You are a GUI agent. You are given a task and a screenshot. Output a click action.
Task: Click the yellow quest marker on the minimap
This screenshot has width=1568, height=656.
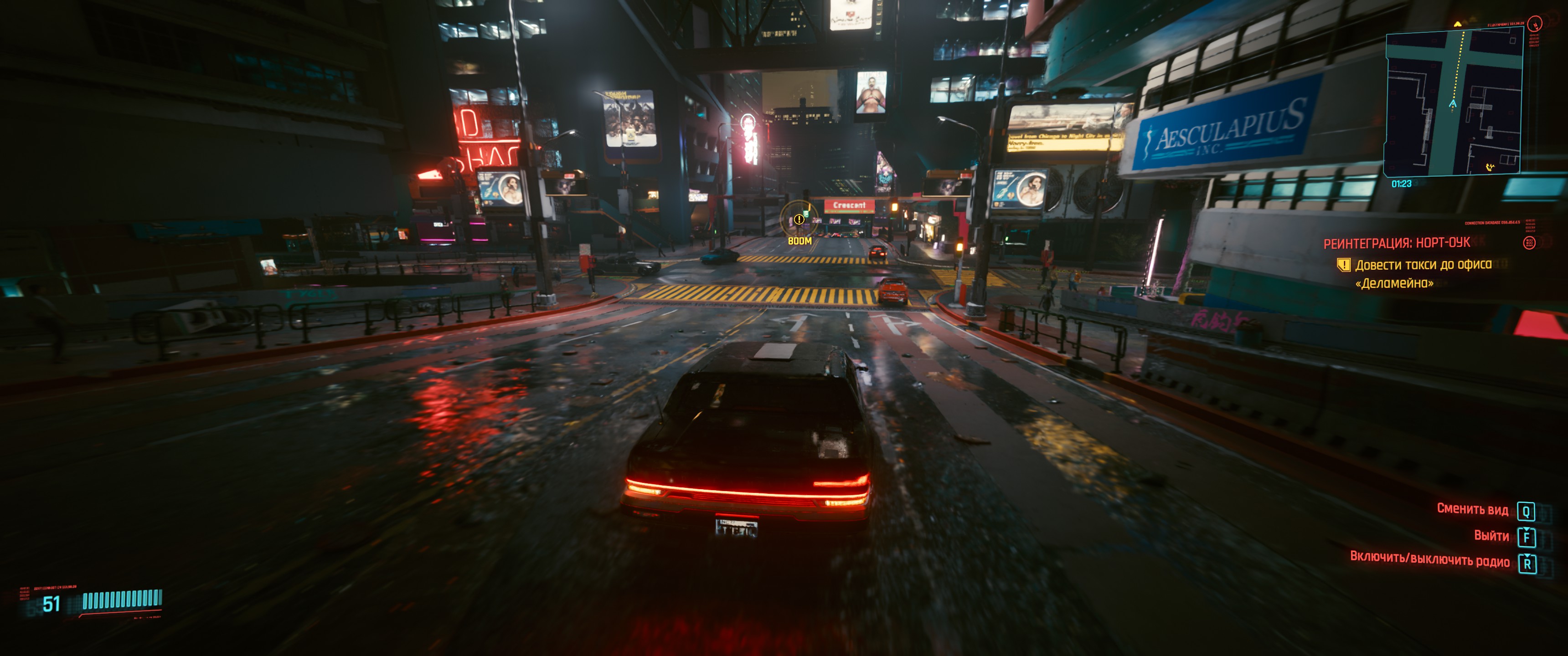tap(1457, 25)
